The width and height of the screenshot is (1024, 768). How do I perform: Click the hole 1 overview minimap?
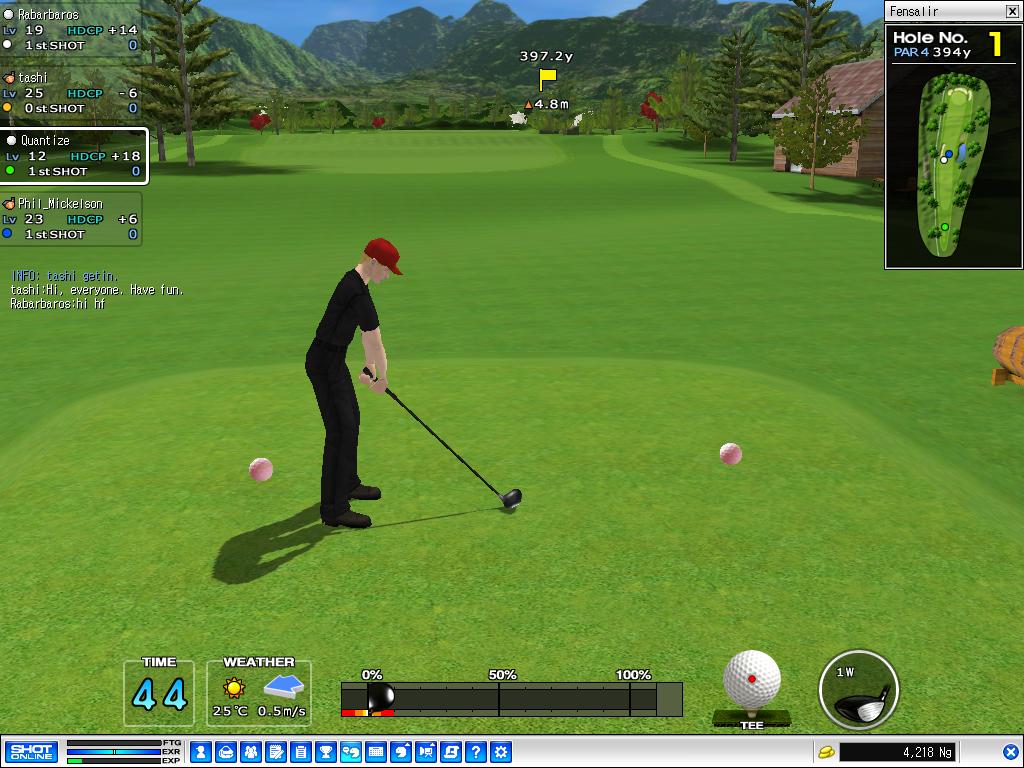(x=954, y=165)
